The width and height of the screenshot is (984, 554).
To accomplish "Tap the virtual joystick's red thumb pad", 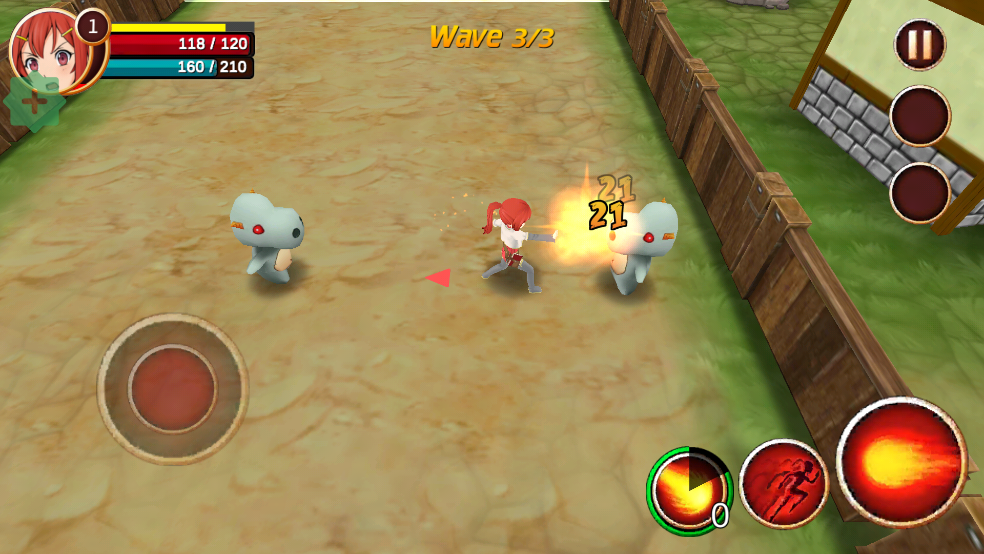I will click(x=172, y=388).
